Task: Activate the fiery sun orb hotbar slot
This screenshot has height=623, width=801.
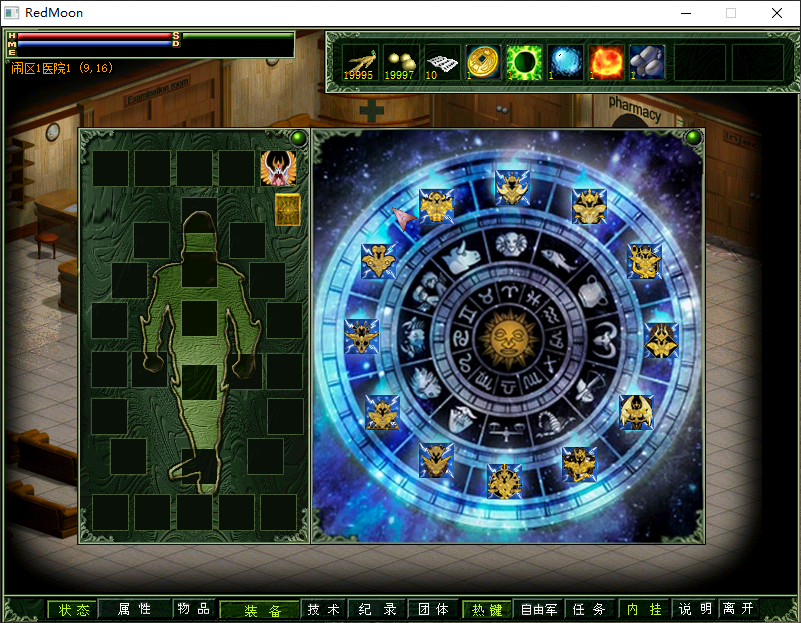Action: pyautogui.click(x=606, y=61)
